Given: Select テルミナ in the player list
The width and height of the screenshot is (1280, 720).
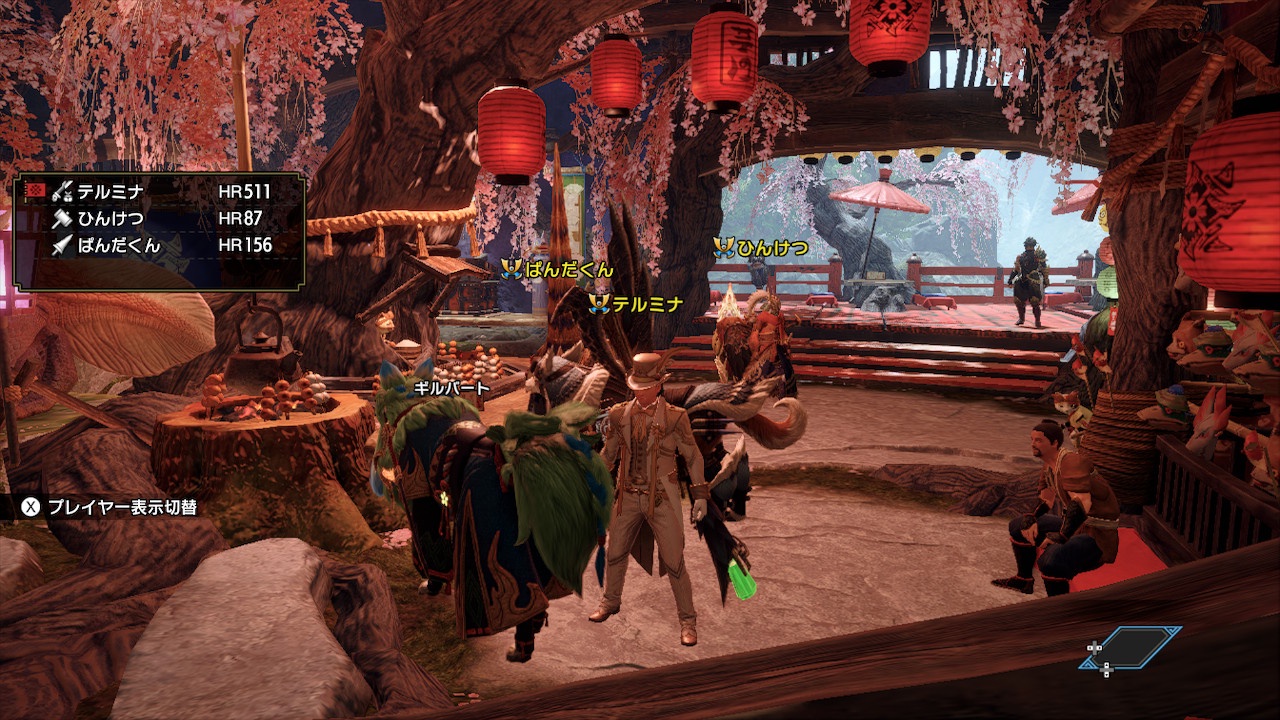Looking at the screenshot, I should click(160, 191).
